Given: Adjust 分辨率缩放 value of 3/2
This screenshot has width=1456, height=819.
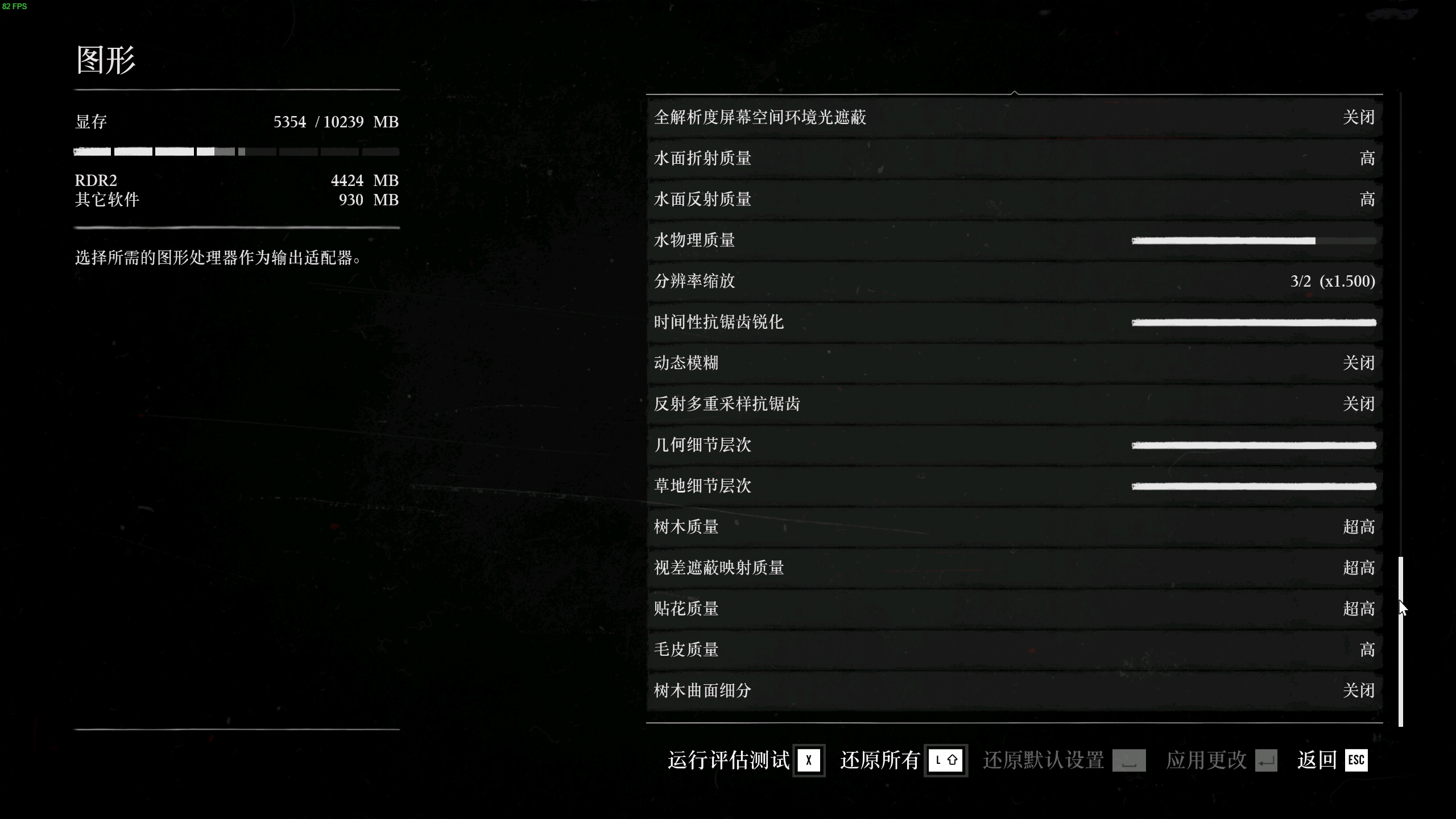Looking at the screenshot, I should [x=1012, y=281].
